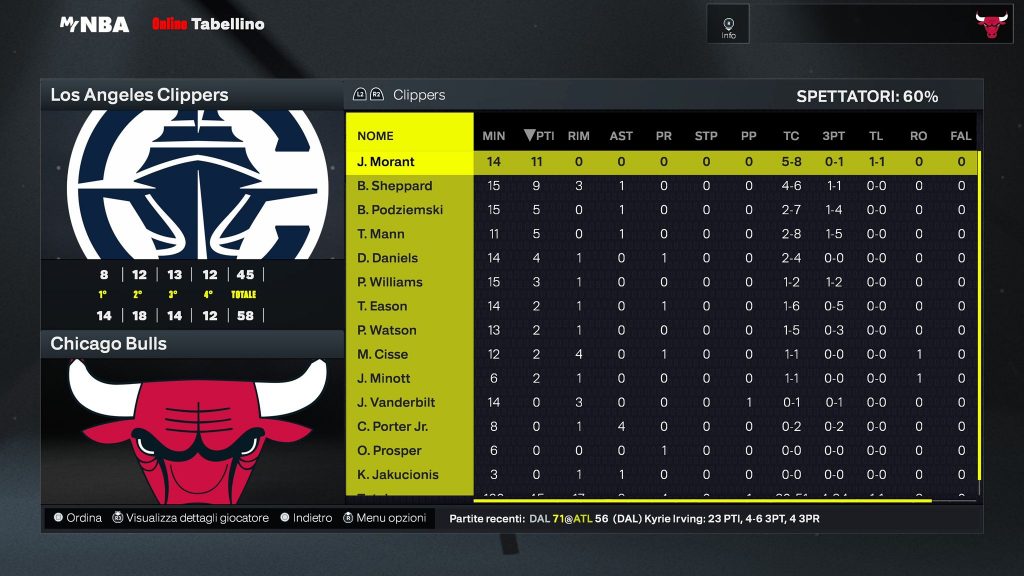Pick T. Mann from the player list

click(x=381, y=234)
